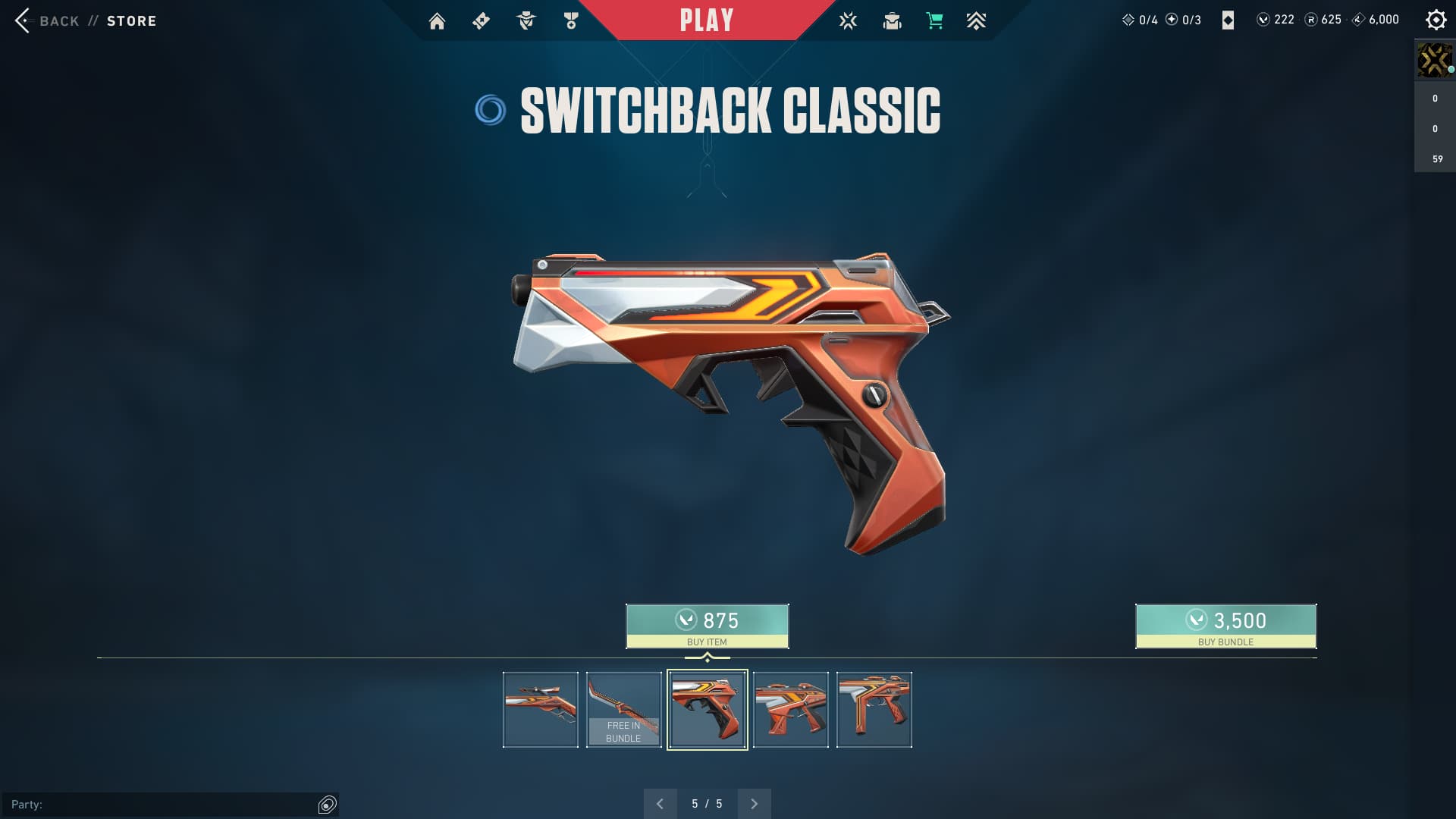
Task: Open the Career medal icon
Action: pos(571,20)
